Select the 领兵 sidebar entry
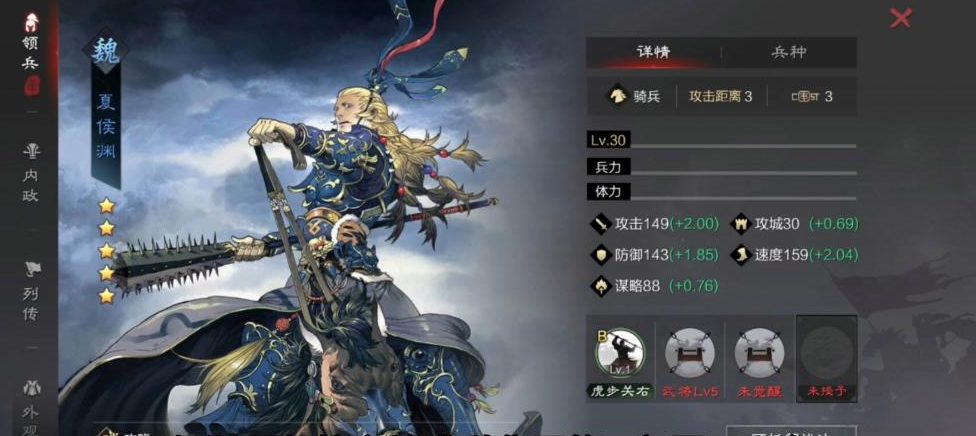The width and height of the screenshot is (976, 436). [31, 47]
